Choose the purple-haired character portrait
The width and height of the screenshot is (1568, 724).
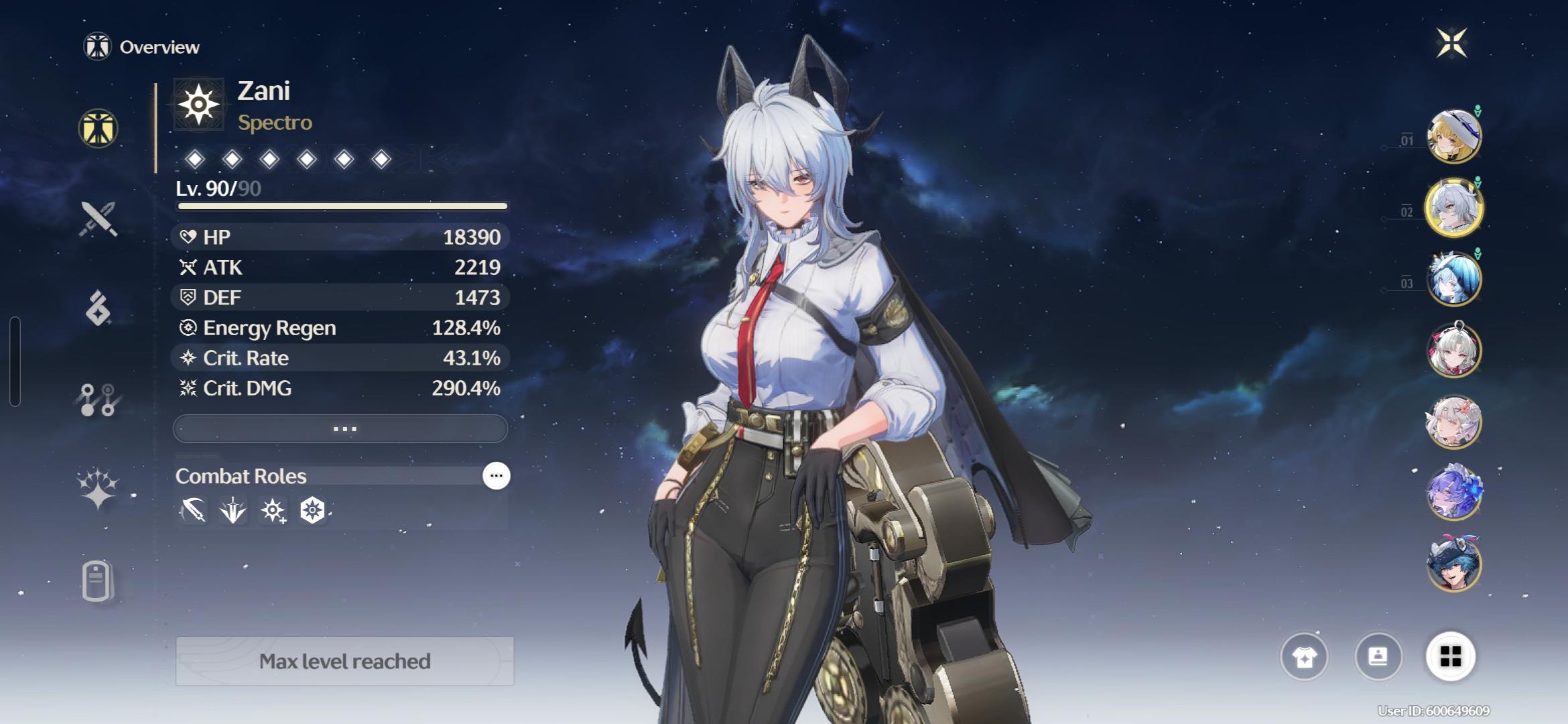tap(1453, 493)
